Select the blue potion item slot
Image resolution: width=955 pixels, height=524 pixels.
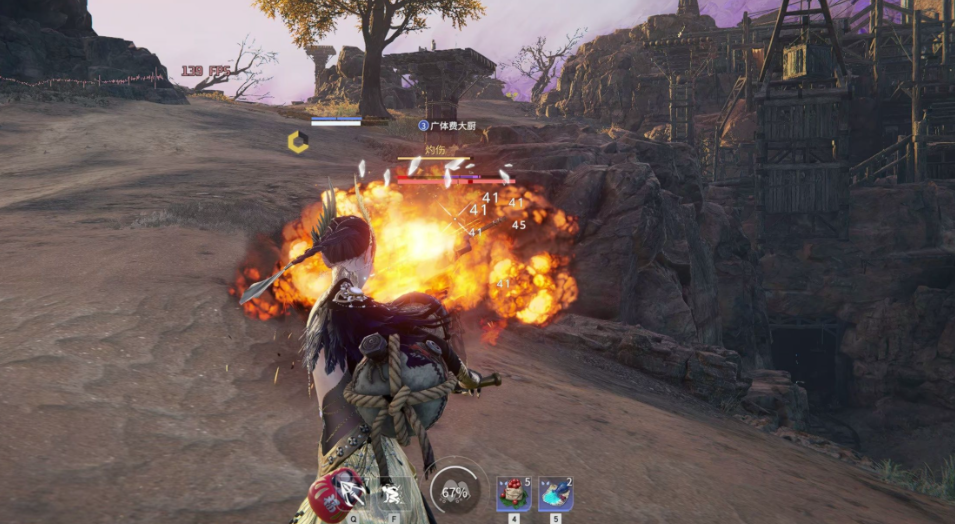tap(555, 493)
